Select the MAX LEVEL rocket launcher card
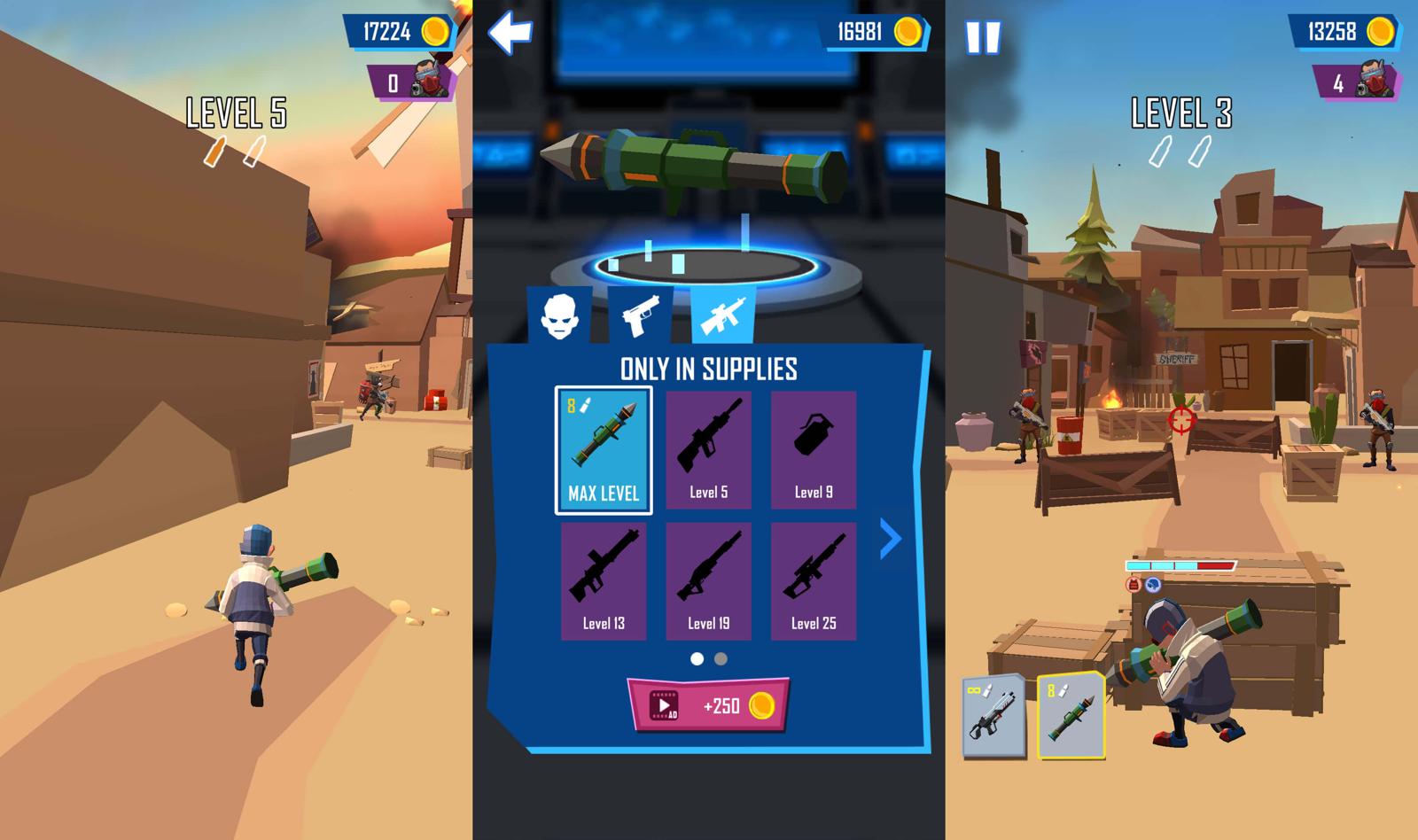 click(x=604, y=450)
